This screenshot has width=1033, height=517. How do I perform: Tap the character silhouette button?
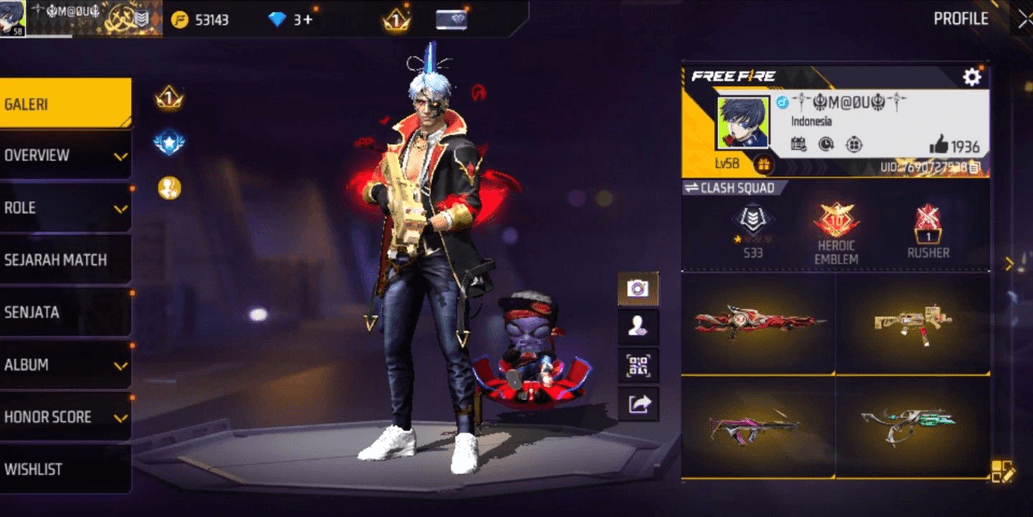pyautogui.click(x=638, y=326)
